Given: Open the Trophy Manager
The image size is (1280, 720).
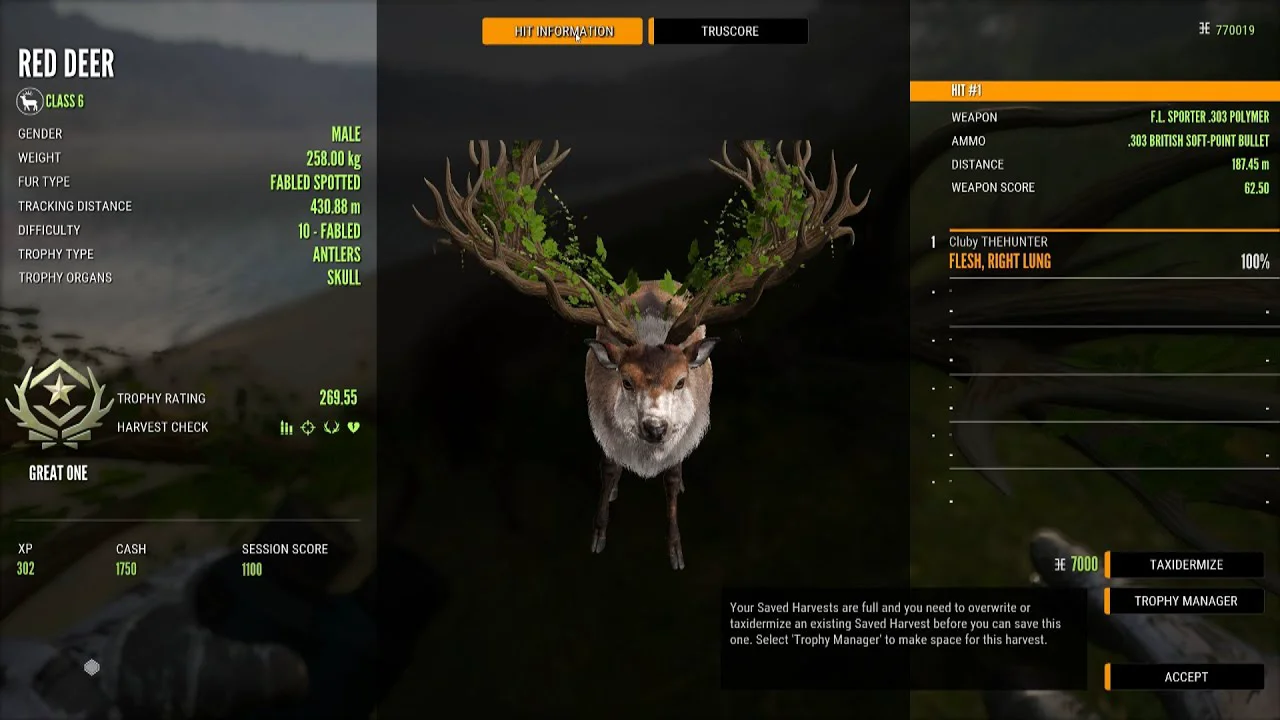Looking at the screenshot, I should (1185, 601).
